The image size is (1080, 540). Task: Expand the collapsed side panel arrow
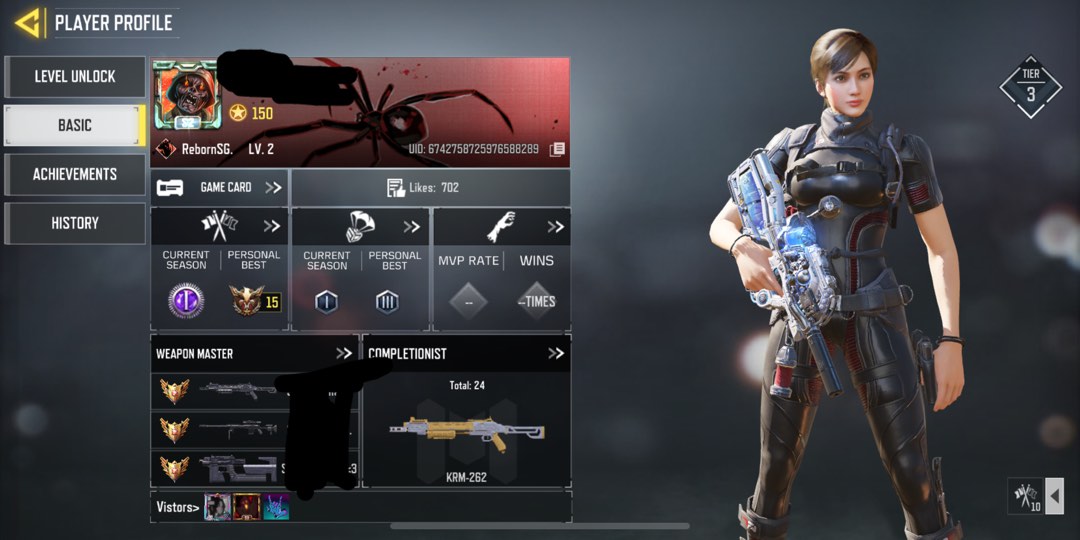coord(1054,496)
